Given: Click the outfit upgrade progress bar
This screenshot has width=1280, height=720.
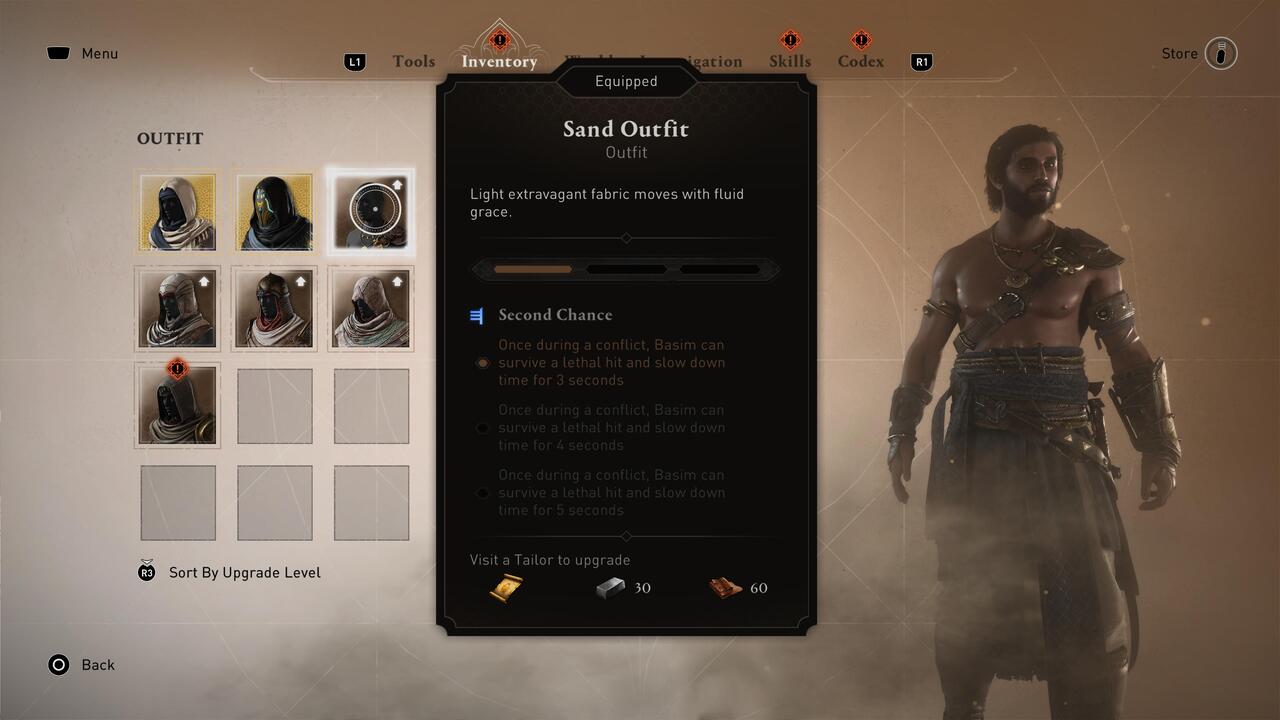Looking at the screenshot, I should click(x=626, y=268).
